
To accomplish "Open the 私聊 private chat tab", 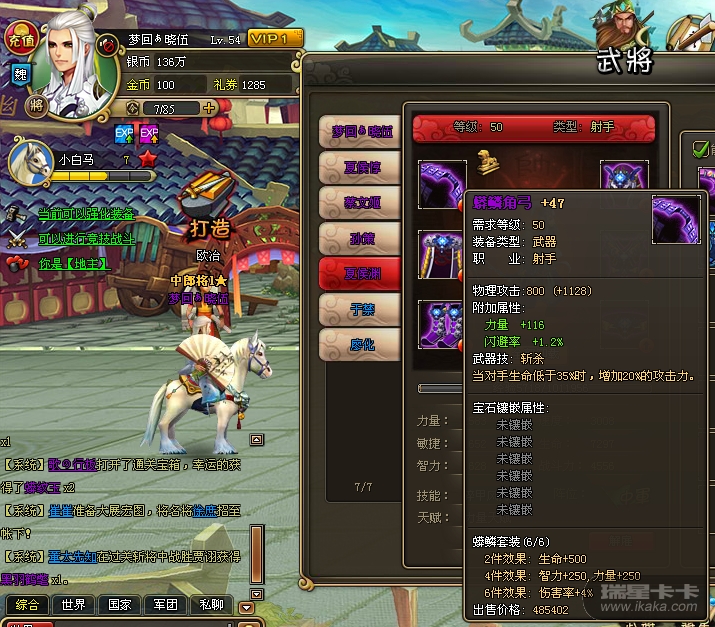I will click(x=211, y=605).
